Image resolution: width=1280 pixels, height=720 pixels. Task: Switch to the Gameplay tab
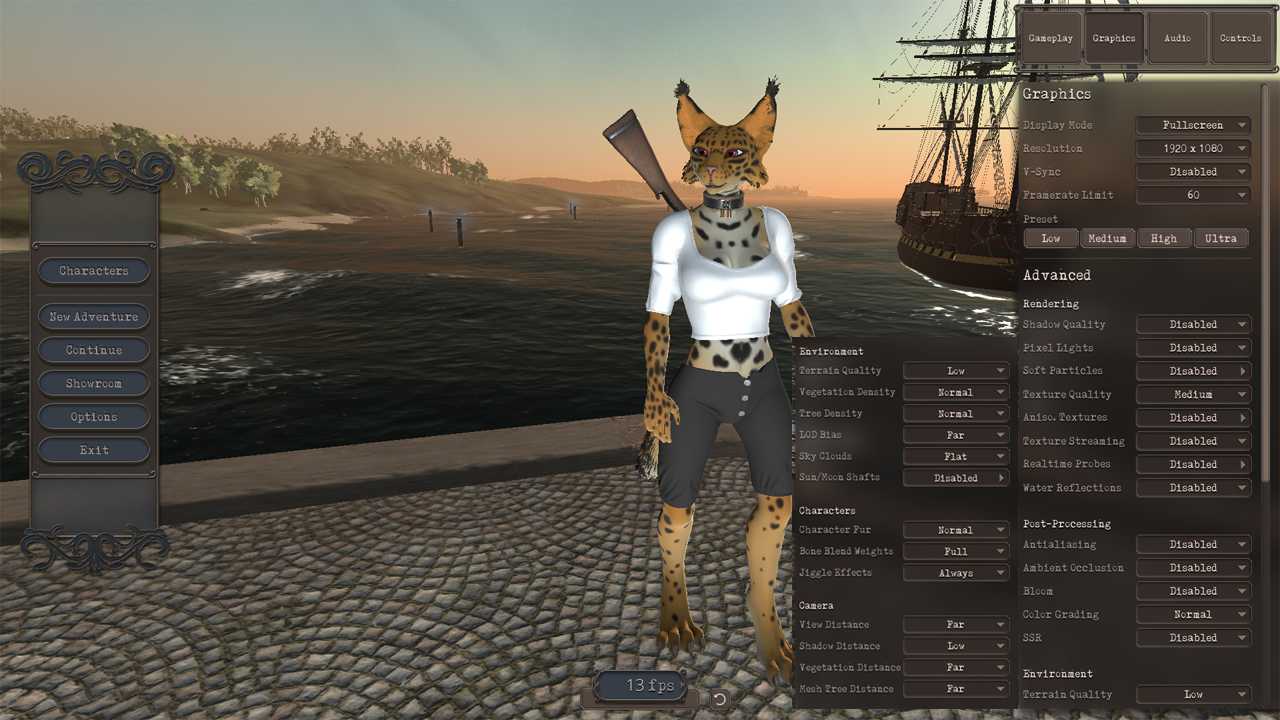click(x=1050, y=38)
